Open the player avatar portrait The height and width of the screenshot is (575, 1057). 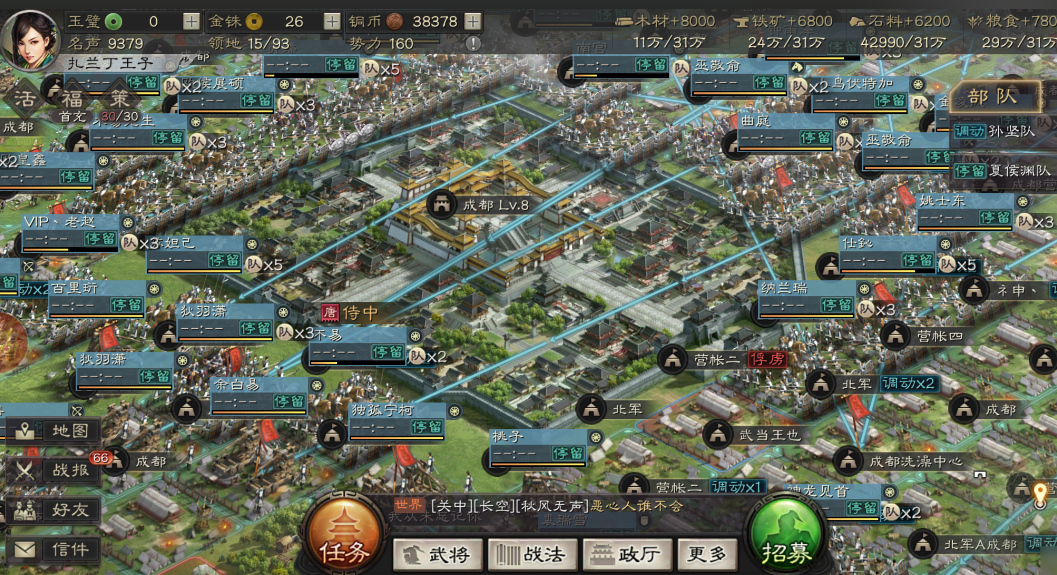[32, 36]
